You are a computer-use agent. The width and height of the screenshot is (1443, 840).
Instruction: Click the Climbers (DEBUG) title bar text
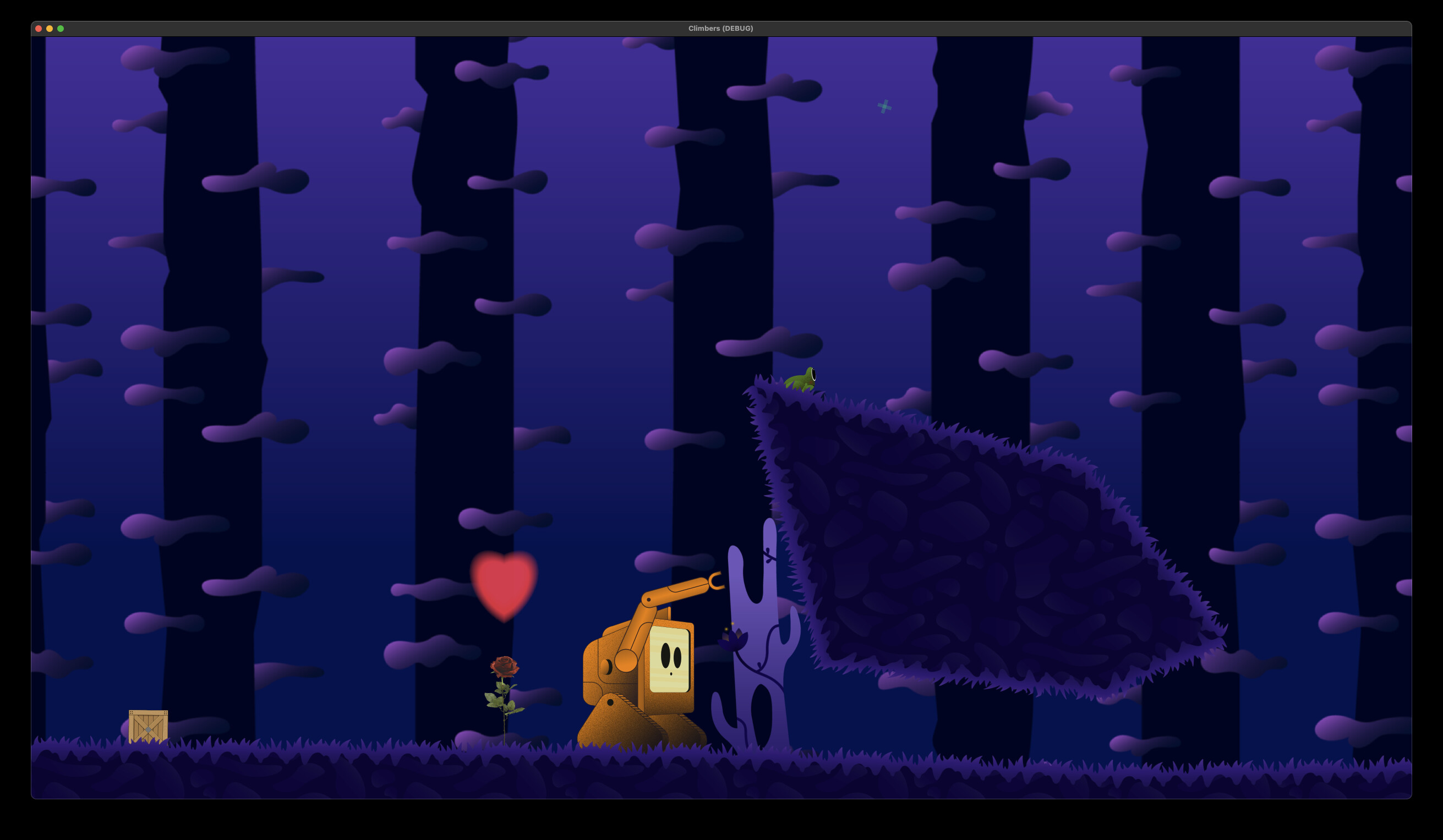721,28
